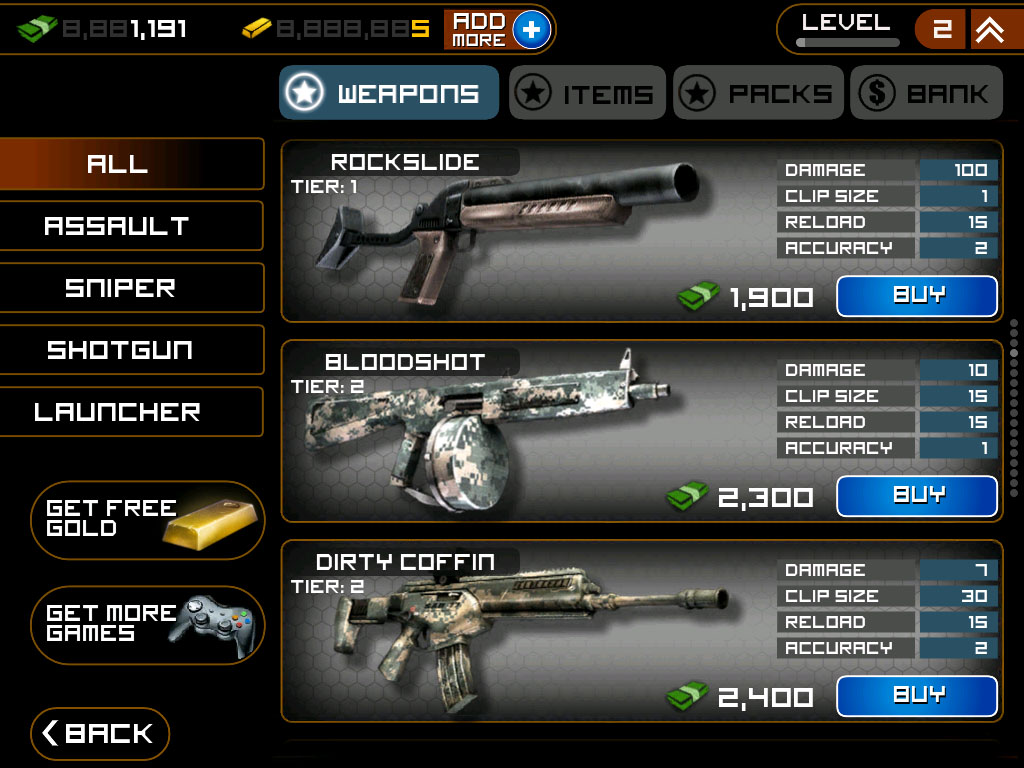This screenshot has height=768, width=1024.
Task: Show only Shotgun weapons
Action: (120, 350)
